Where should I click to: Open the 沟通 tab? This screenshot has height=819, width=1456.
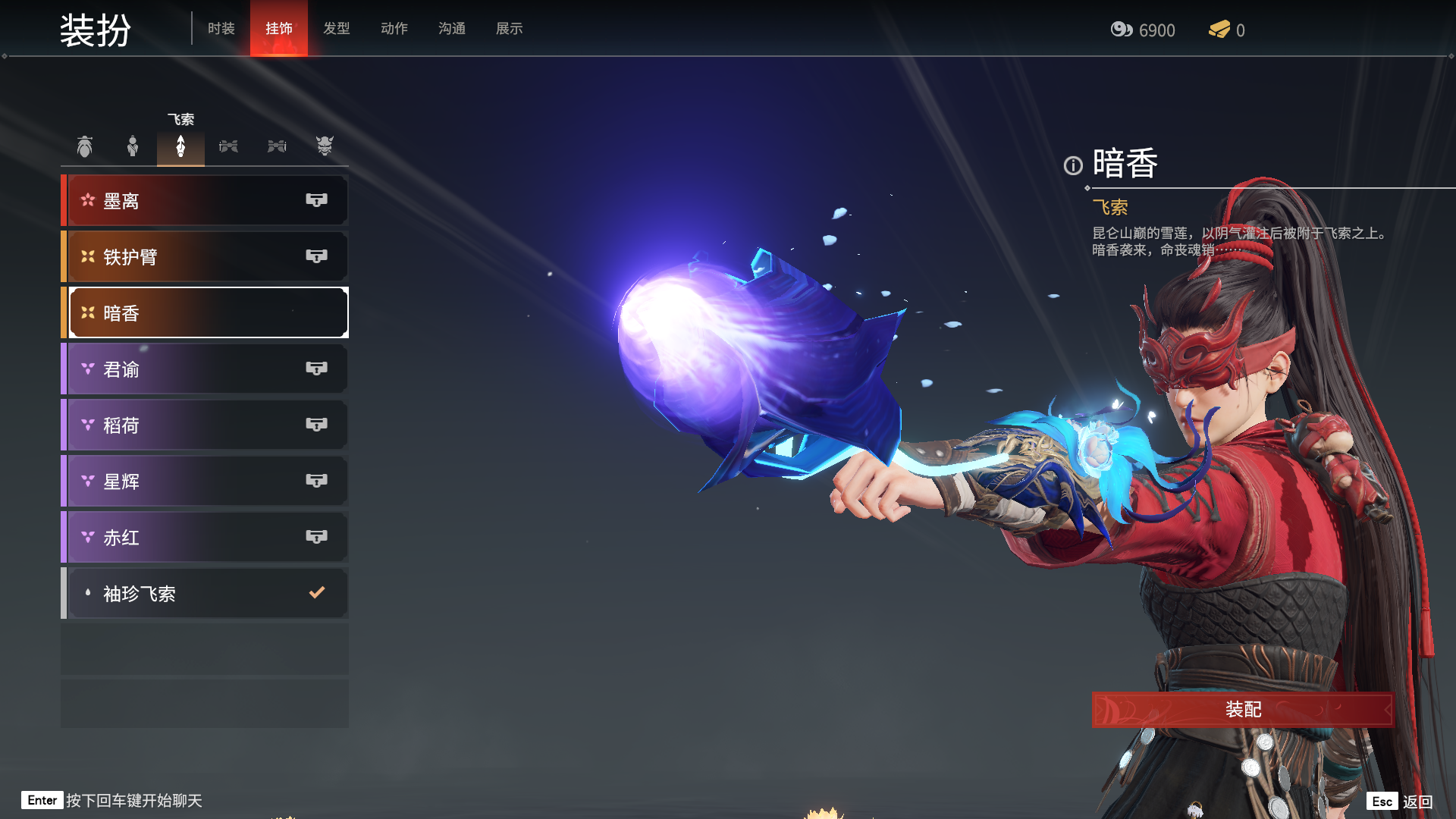tap(451, 29)
